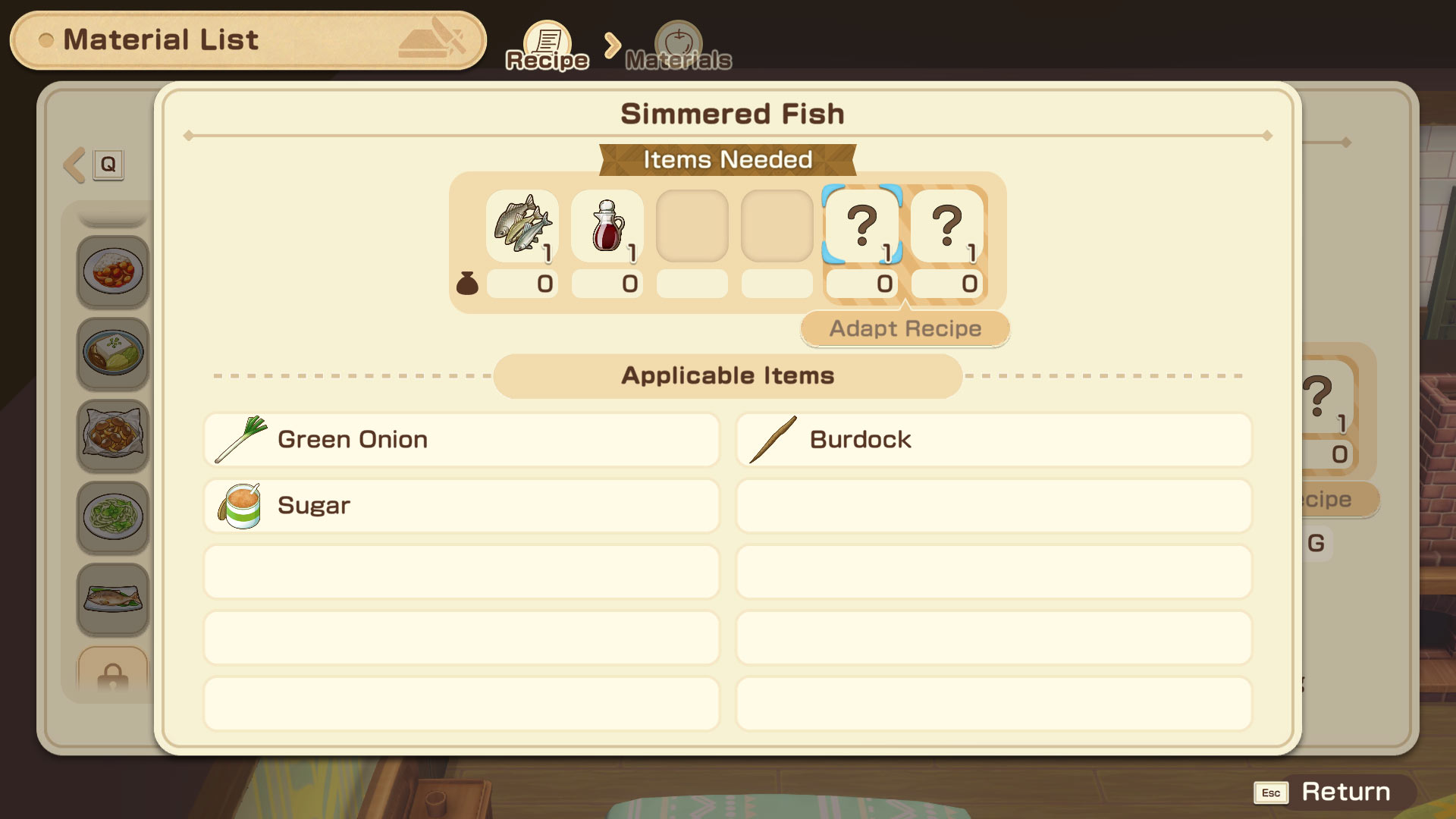The image size is (1456, 819).
Task: Choose Burdock as the ingredient
Action: tap(993, 440)
